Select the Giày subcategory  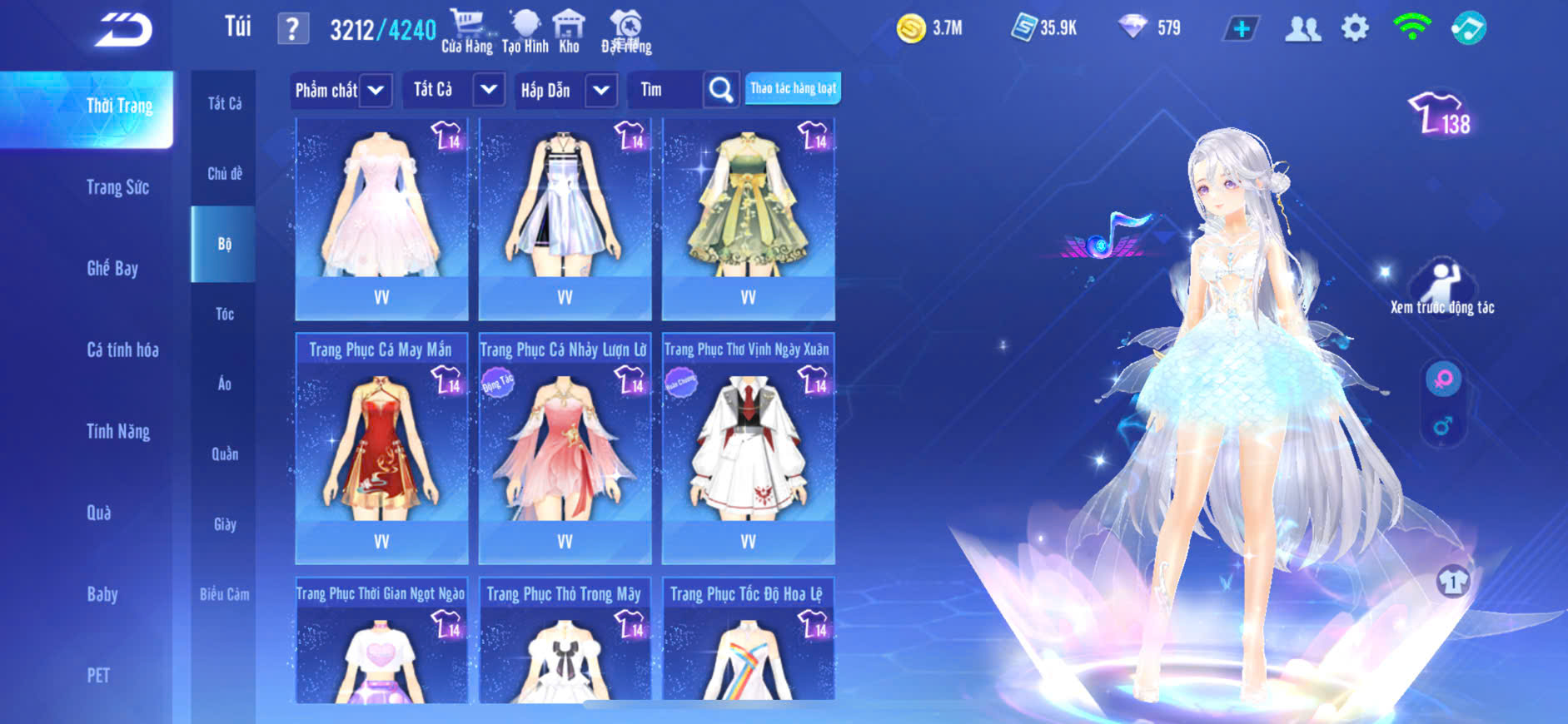224,524
